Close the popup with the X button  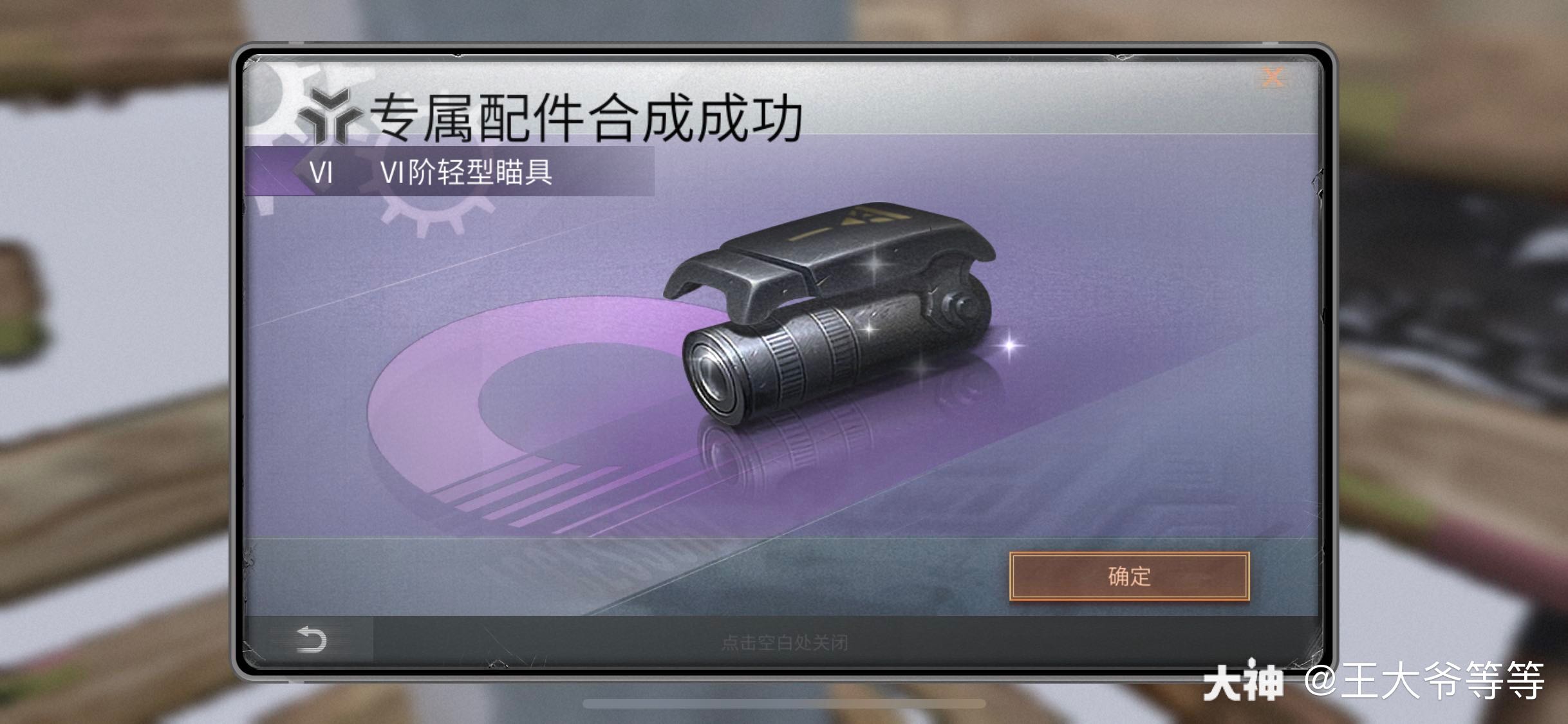pyautogui.click(x=1271, y=77)
